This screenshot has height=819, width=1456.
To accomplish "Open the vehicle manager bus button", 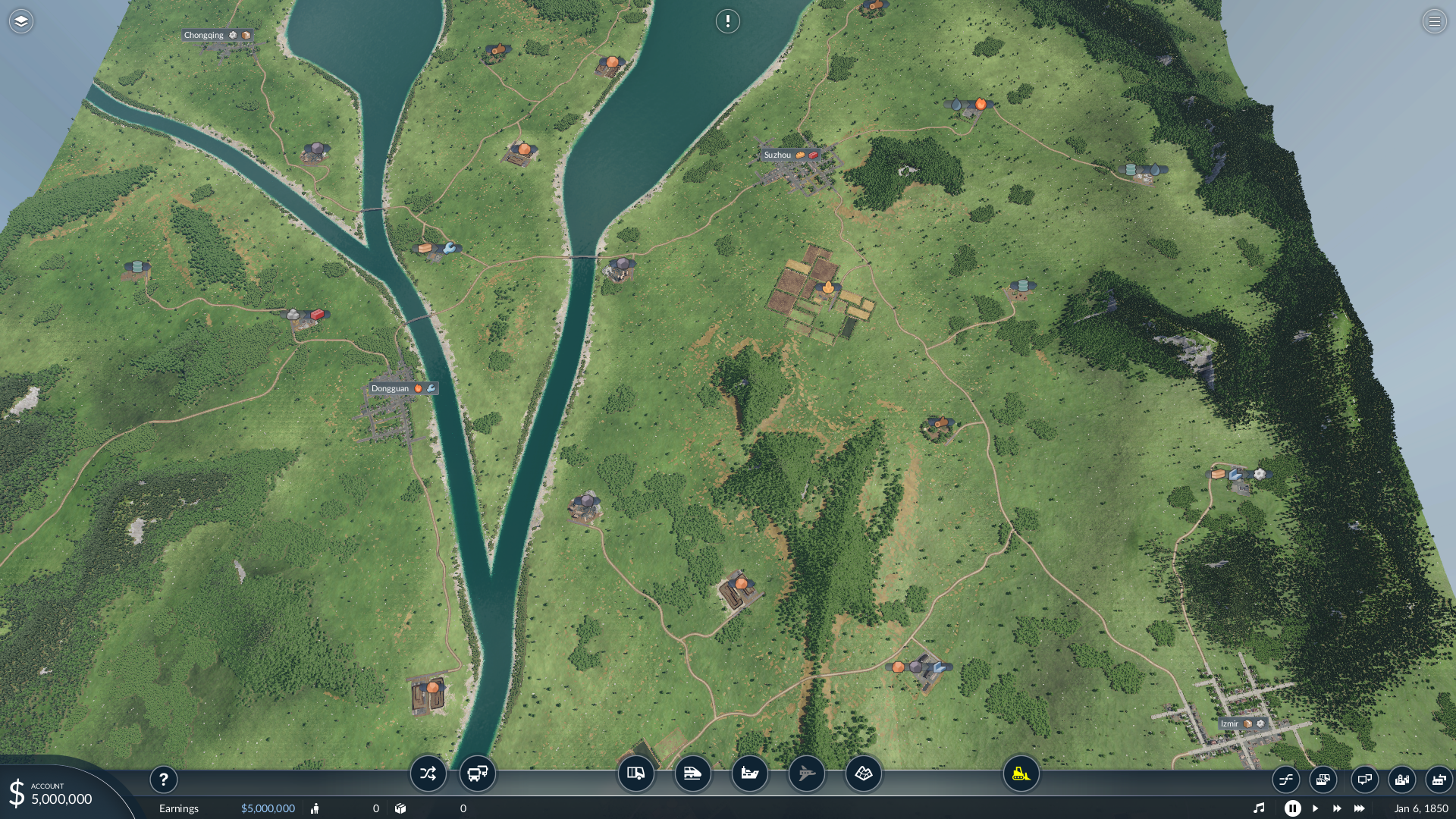I will (x=478, y=773).
